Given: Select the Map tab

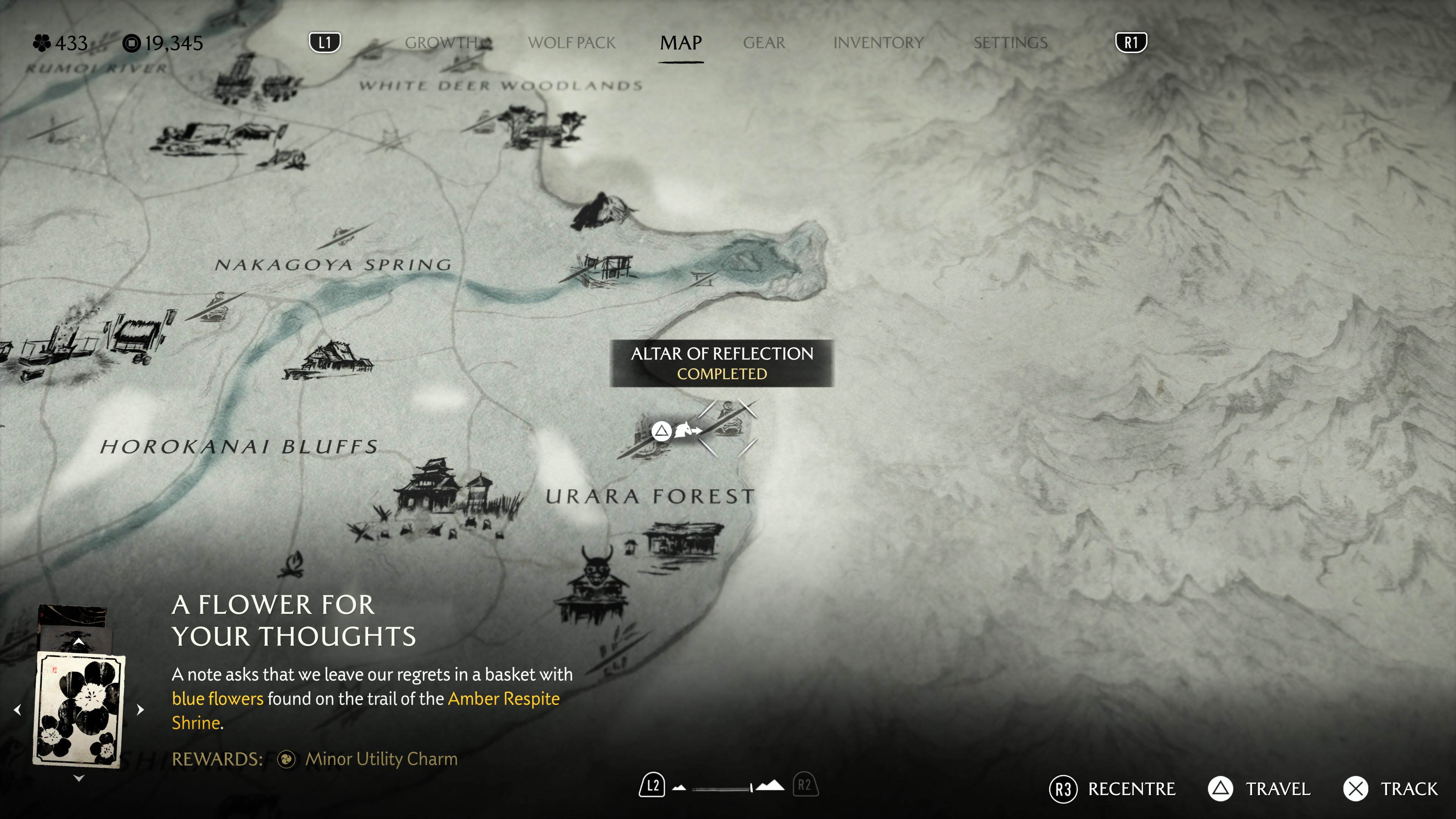Looking at the screenshot, I should [681, 43].
